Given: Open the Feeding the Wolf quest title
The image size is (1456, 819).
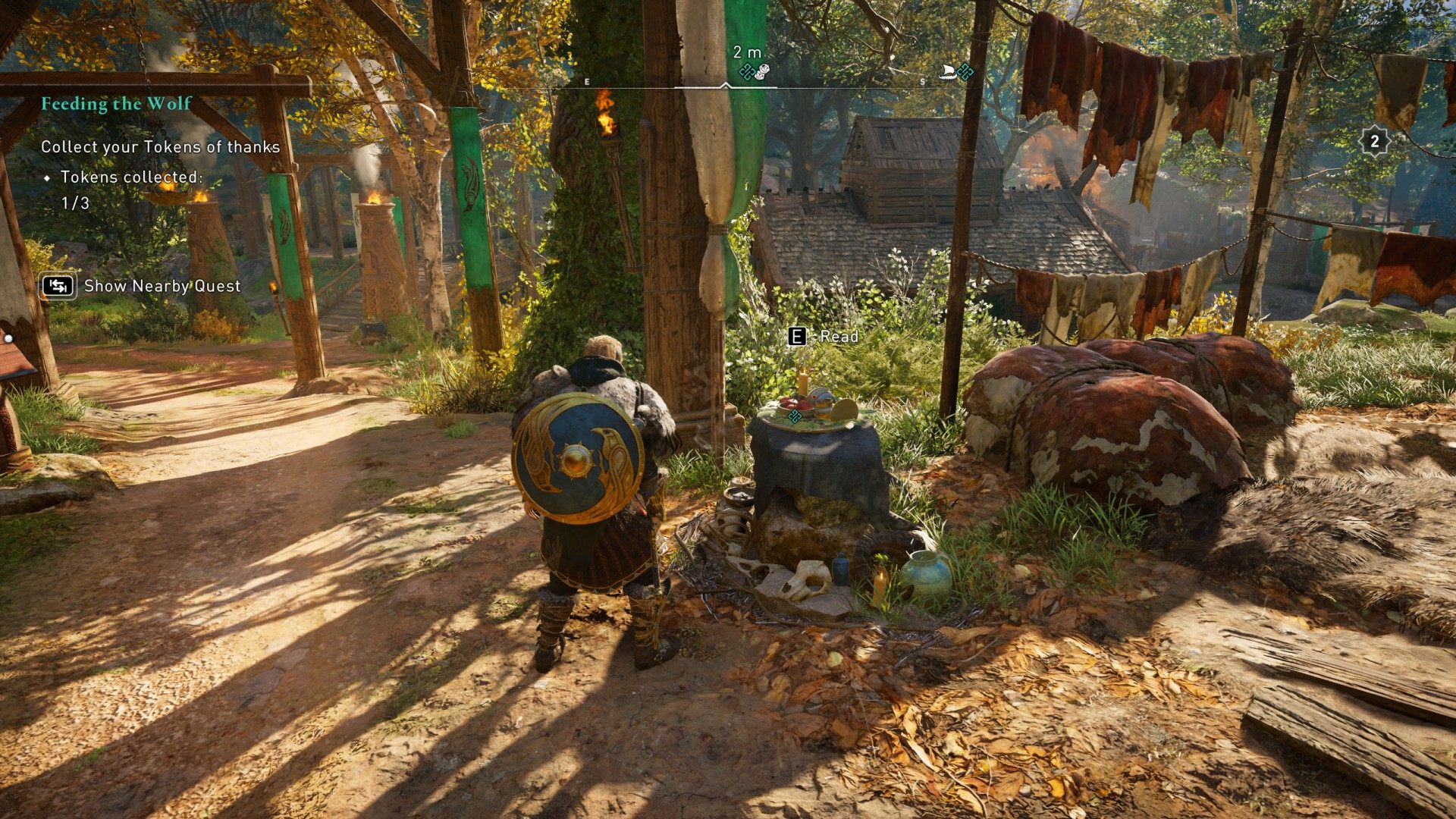Looking at the screenshot, I should [116, 104].
